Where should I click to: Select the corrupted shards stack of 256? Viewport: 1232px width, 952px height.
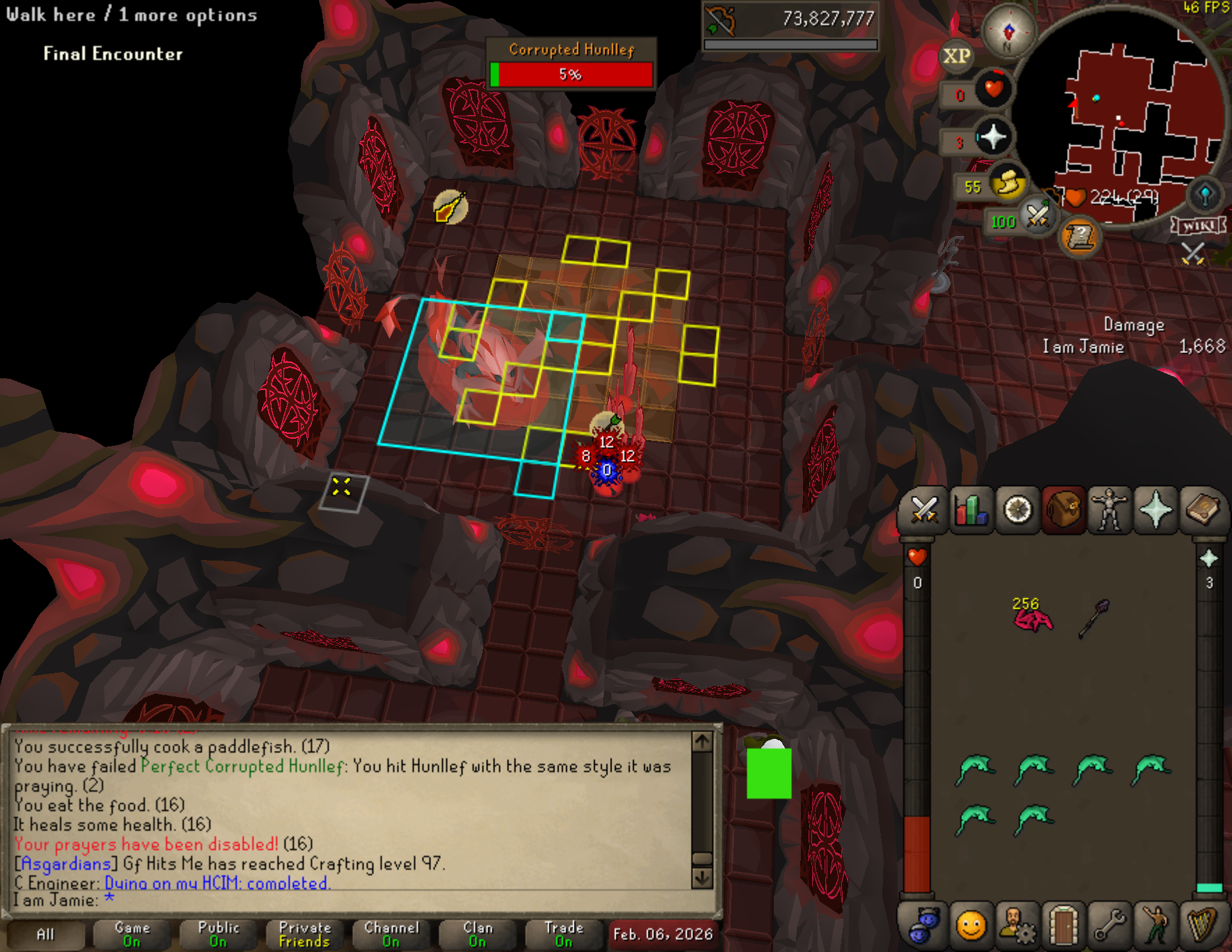(x=1032, y=616)
